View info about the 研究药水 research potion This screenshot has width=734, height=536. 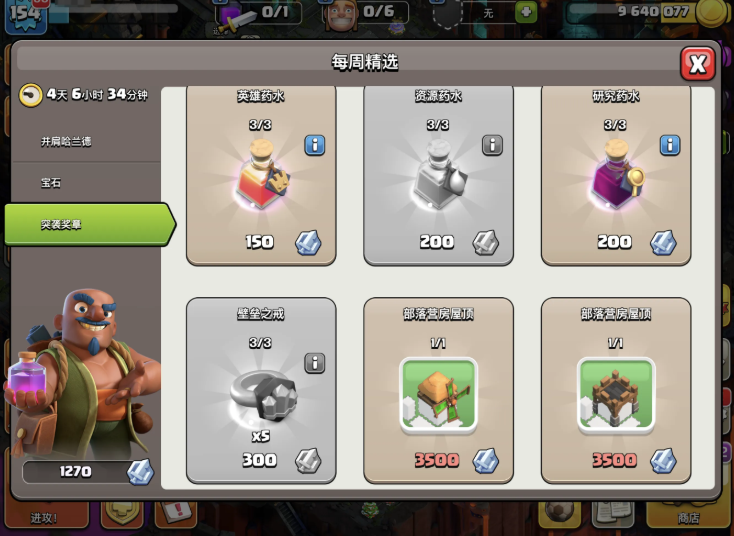669,145
